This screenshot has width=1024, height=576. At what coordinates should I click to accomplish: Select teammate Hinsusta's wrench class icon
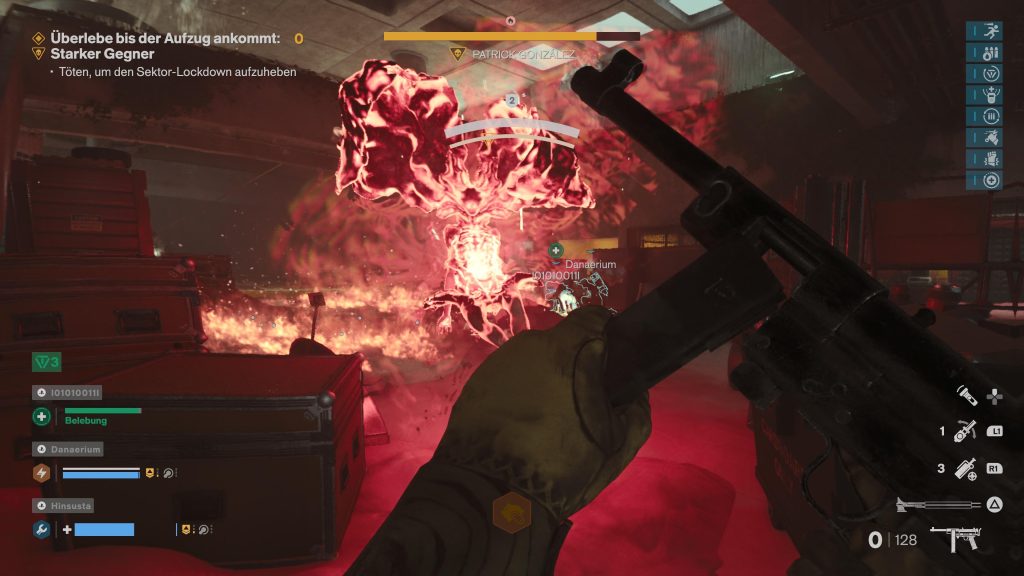pos(42,529)
